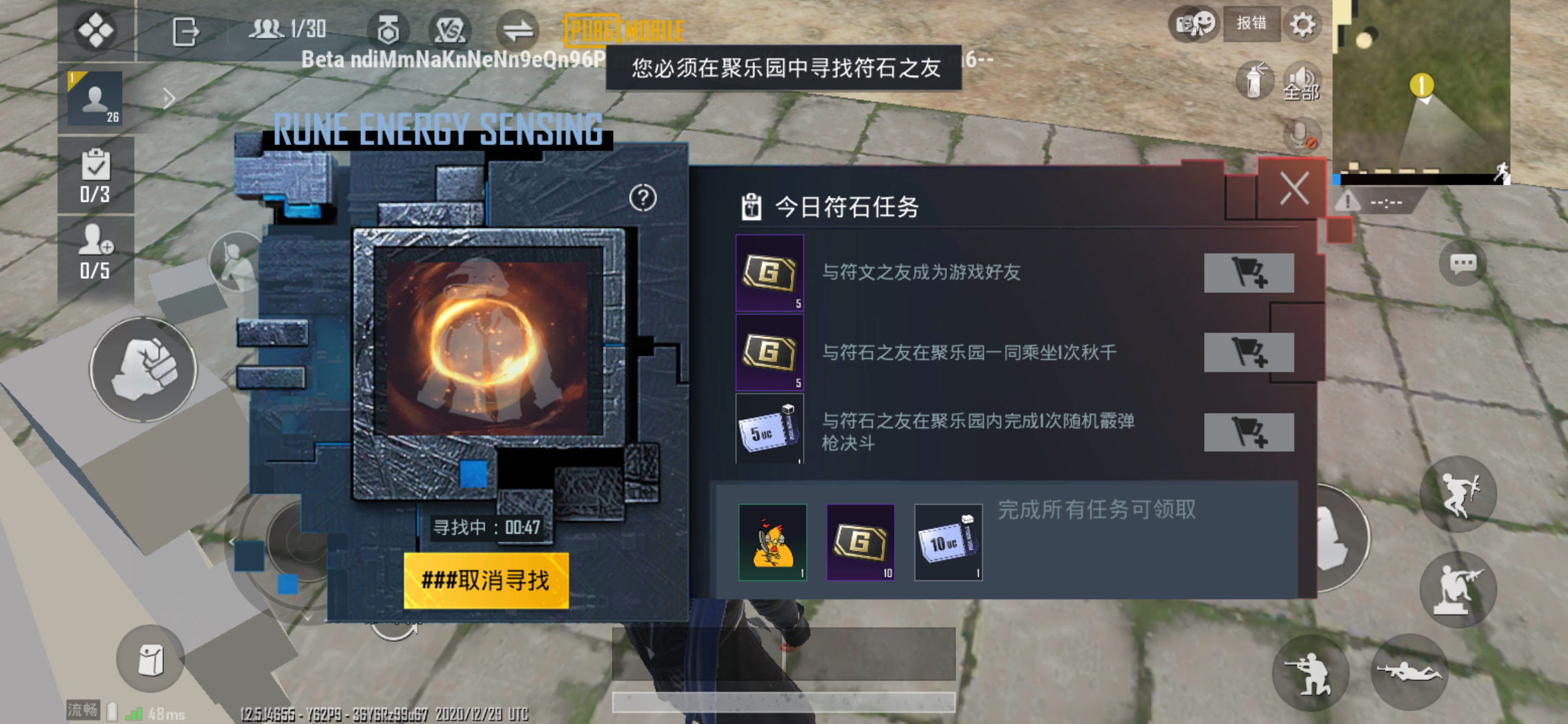Check the 寻找中 00:47 countdown timer
1568x724 pixels.
(488, 528)
